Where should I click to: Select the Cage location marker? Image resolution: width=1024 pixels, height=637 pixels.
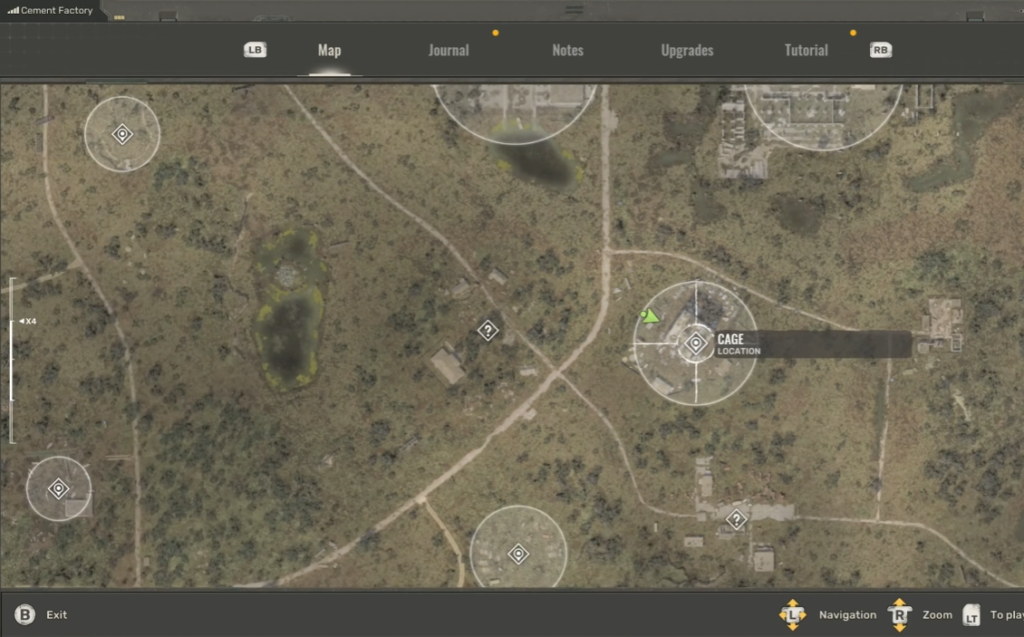(696, 344)
